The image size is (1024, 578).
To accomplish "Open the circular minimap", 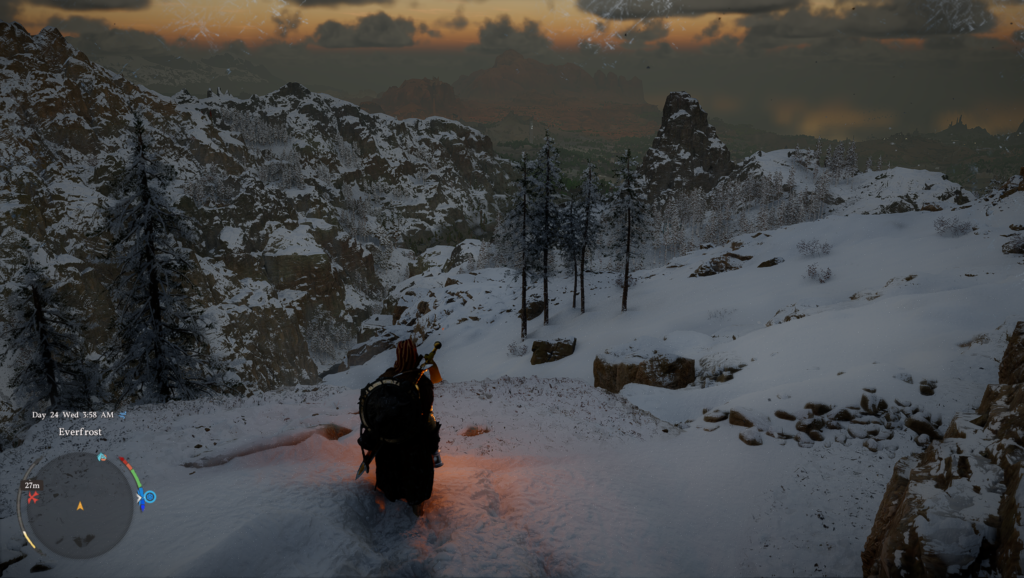I will pos(79,505).
